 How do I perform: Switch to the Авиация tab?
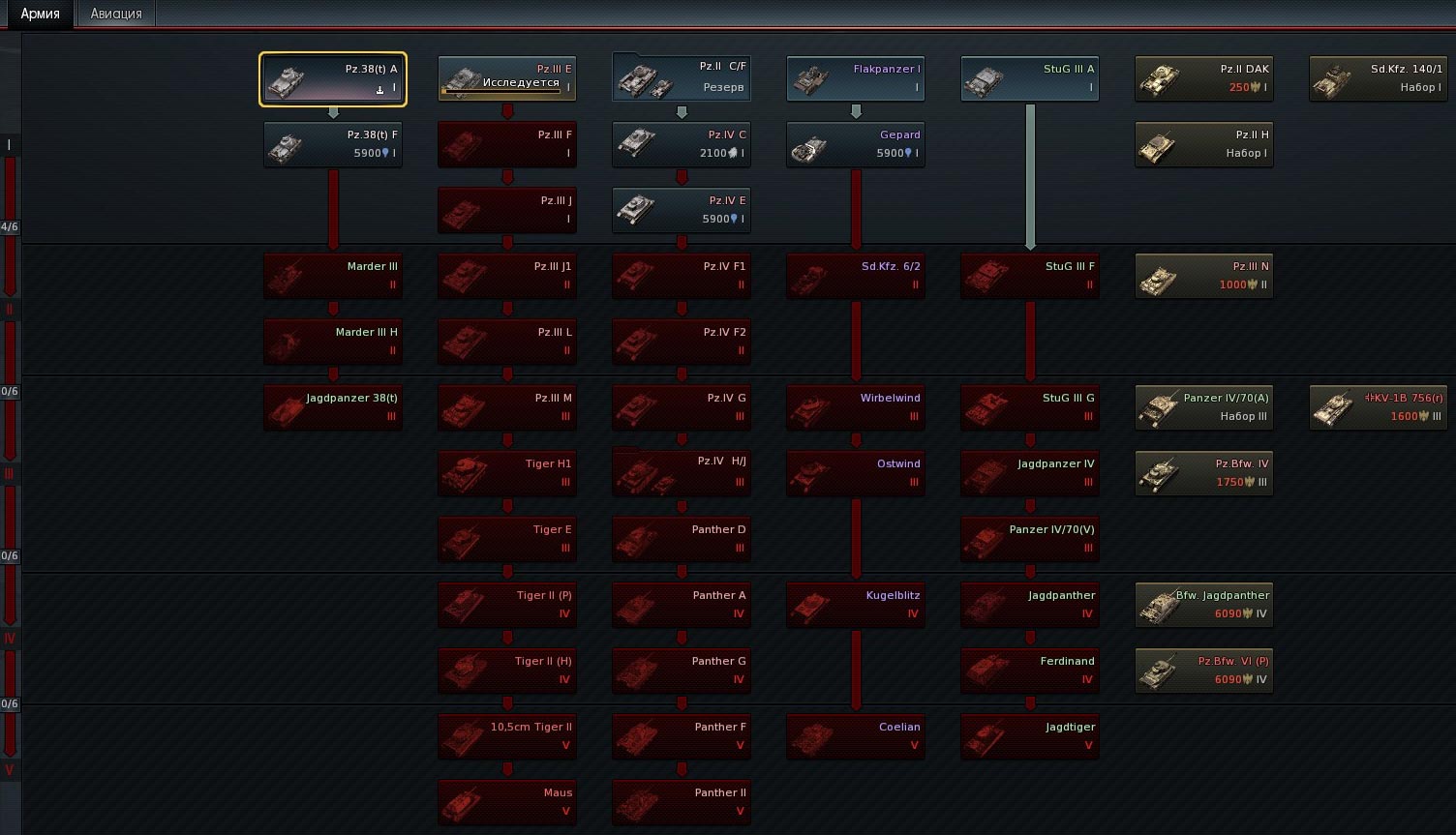pyautogui.click(x=116, y=14)
